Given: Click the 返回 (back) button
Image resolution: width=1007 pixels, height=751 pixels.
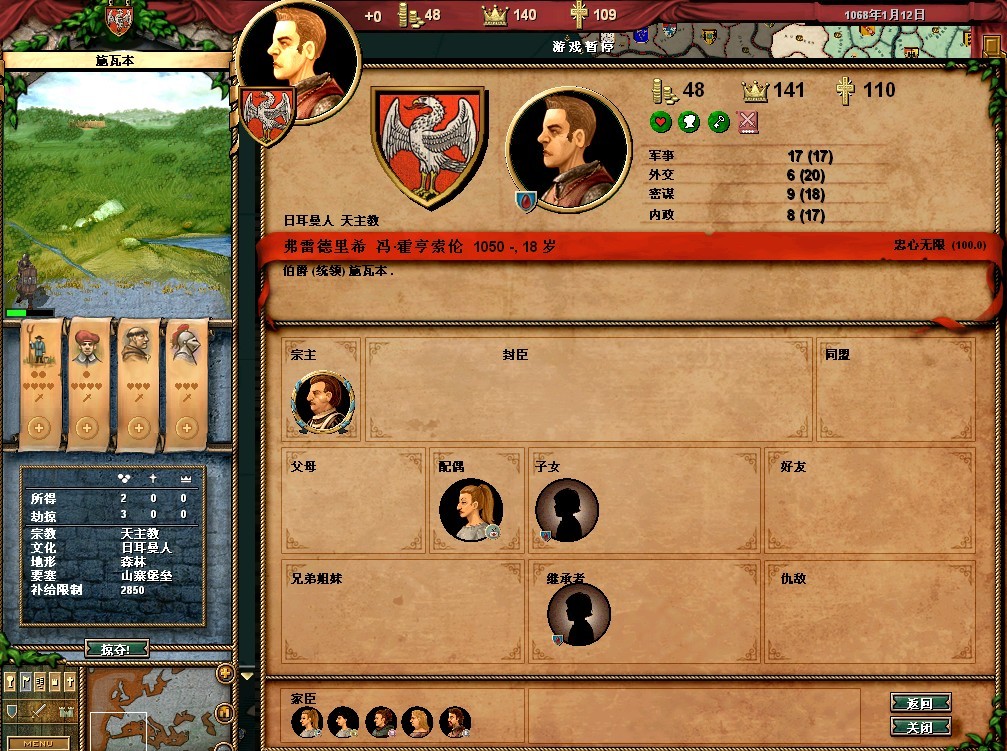Looking at the screenshot, I should (919, 704).
